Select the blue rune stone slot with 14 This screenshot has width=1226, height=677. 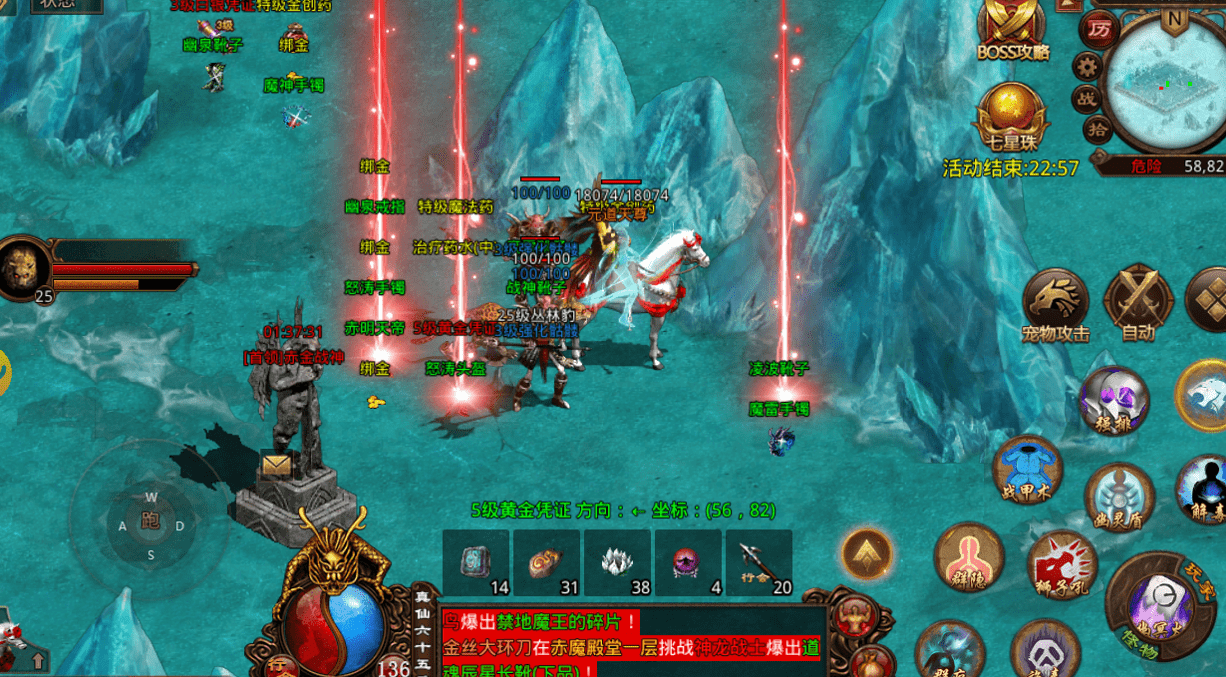coord(476,562)
